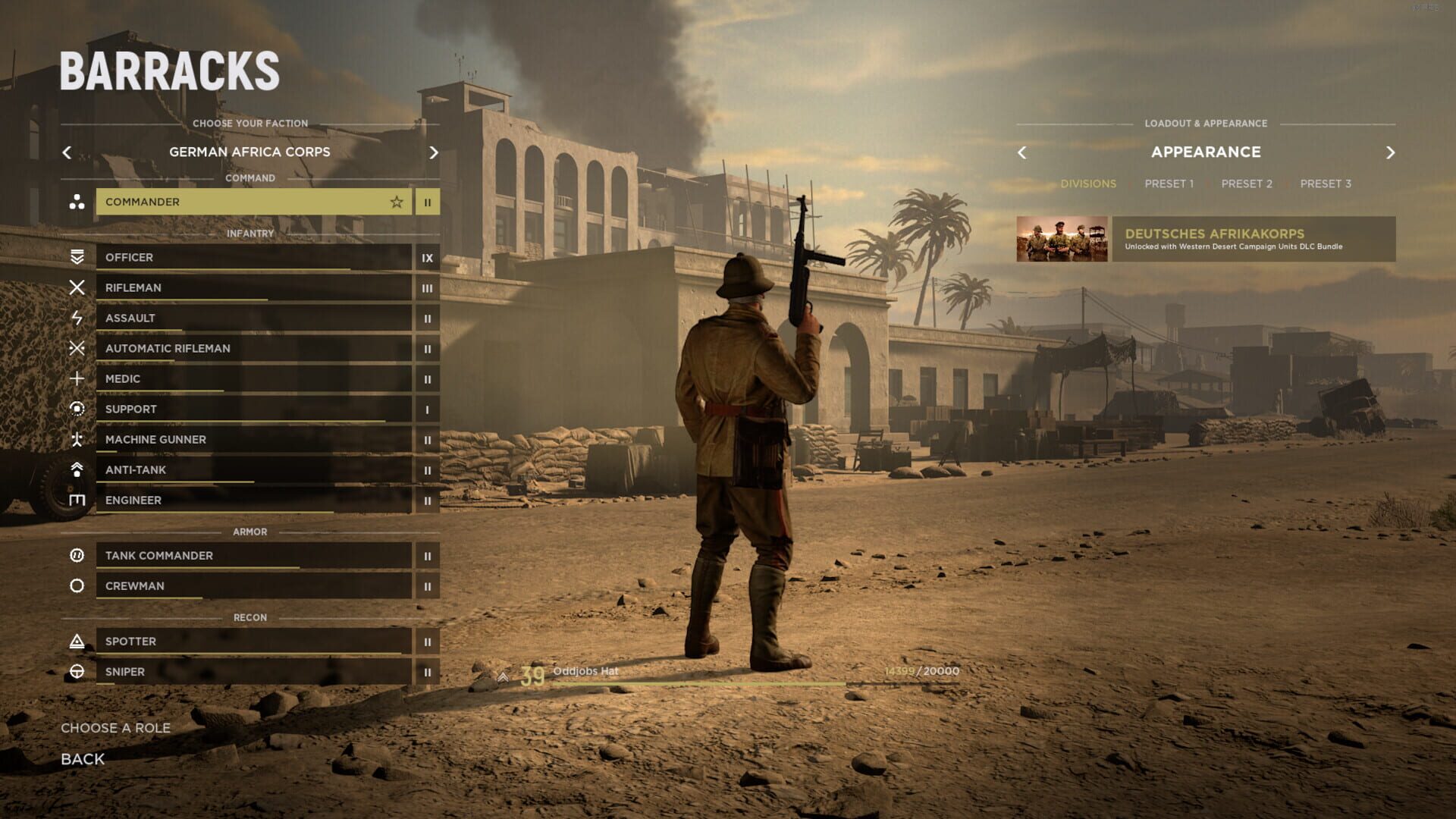Viewport: 1456px width, 819px height.
Task: Click the right arrow next to German Africa Corps
Action: 434,152
